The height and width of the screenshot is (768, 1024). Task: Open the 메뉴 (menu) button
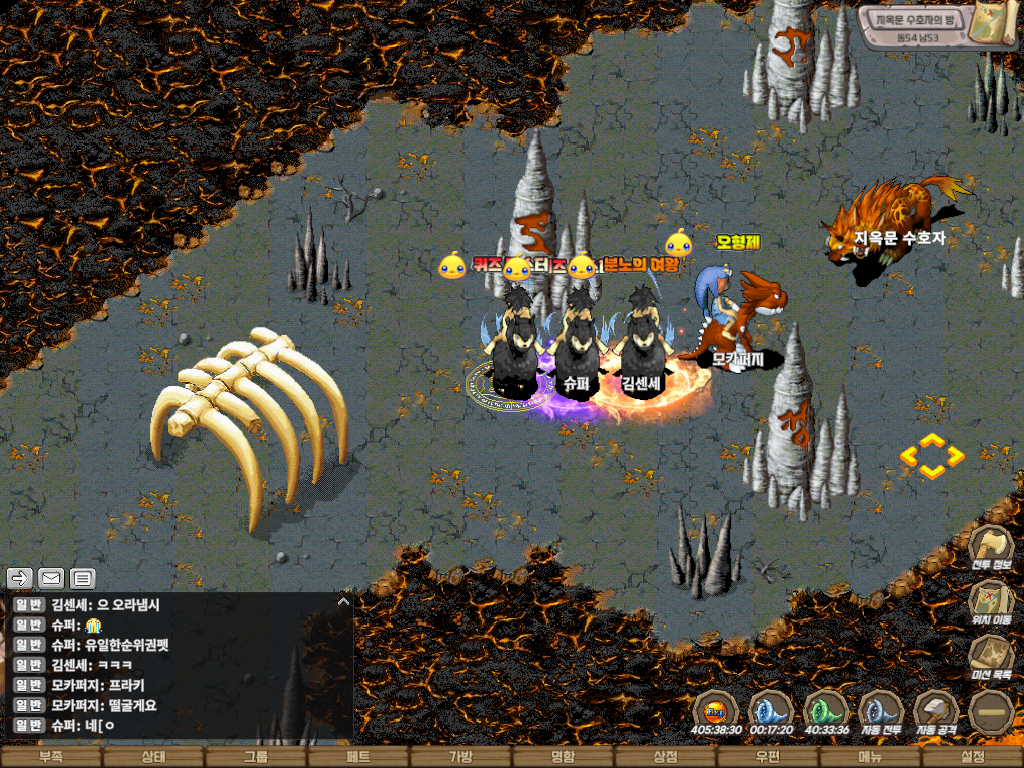coord(870,757)
